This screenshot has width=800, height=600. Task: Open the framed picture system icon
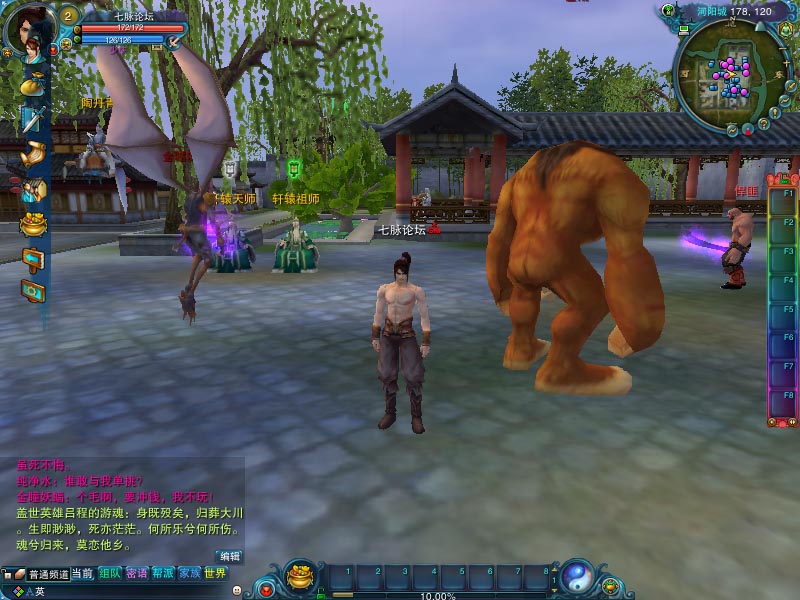pos(33,291)
